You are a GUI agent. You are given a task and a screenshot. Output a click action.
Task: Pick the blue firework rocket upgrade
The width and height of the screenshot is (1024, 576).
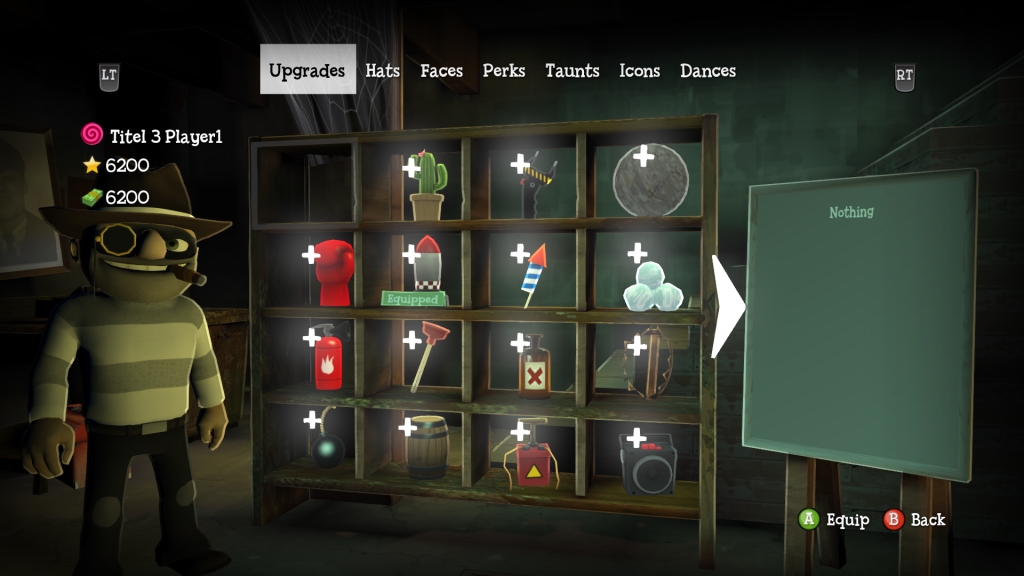click(x=533, y=275)
